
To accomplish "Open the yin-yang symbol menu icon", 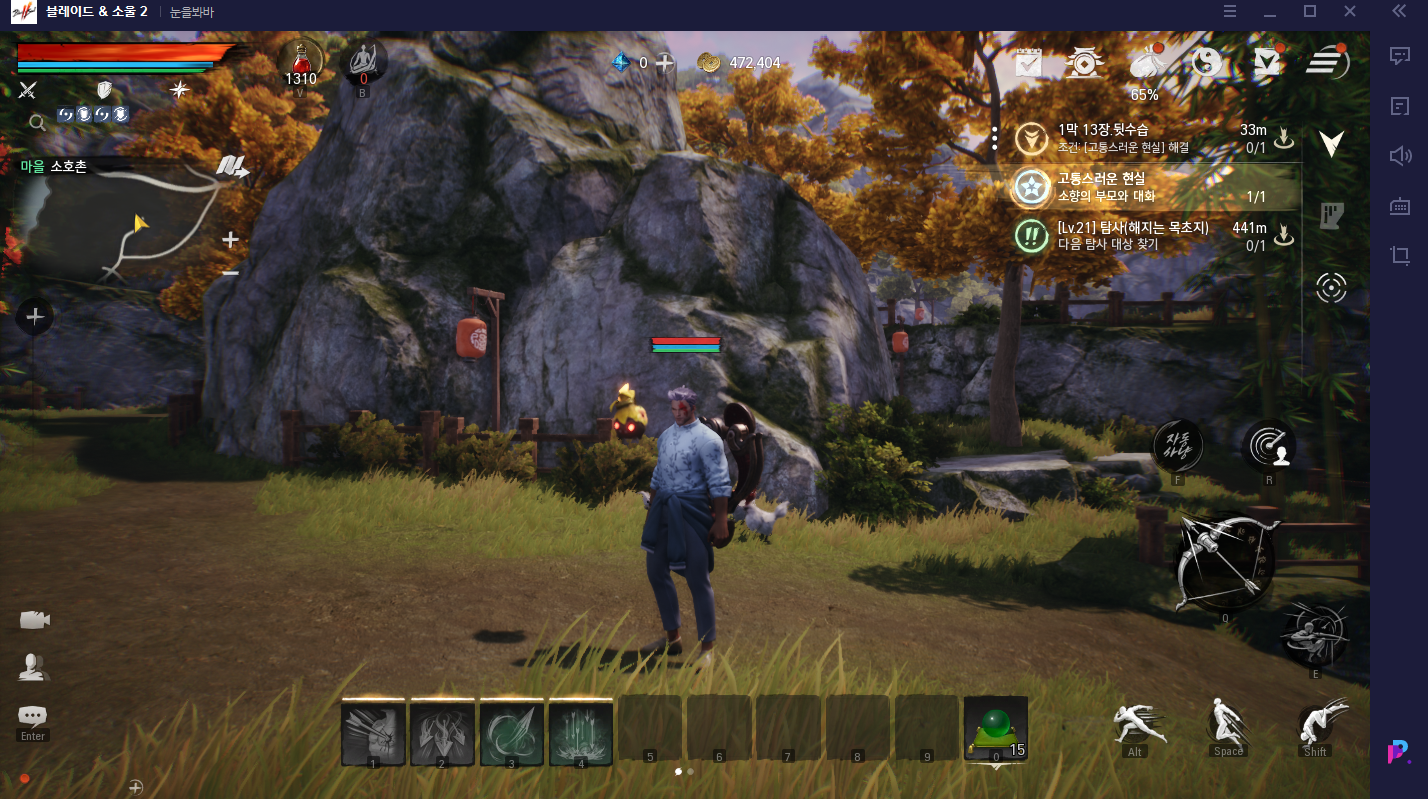I will (x=1207, y=63).
